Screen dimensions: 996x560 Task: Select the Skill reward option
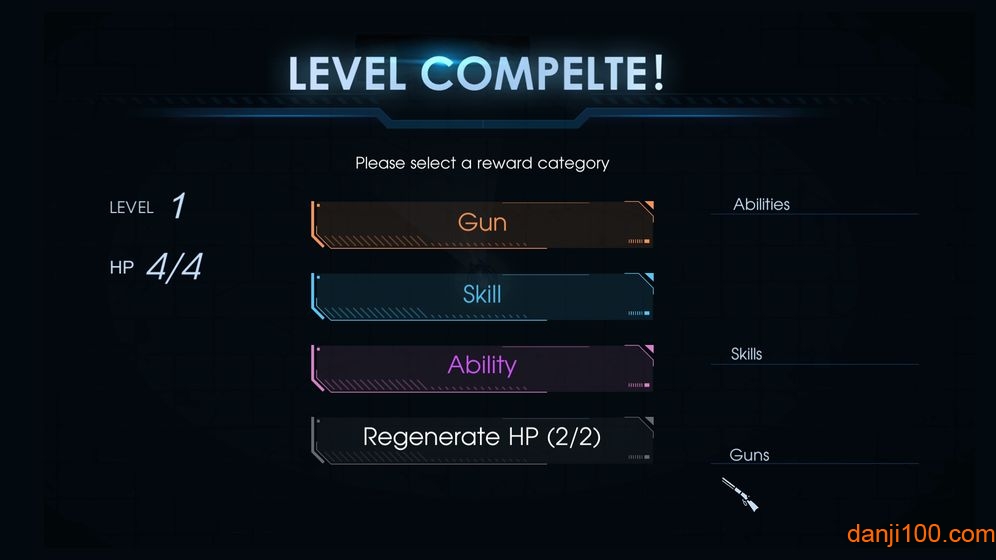coord(482,295)
